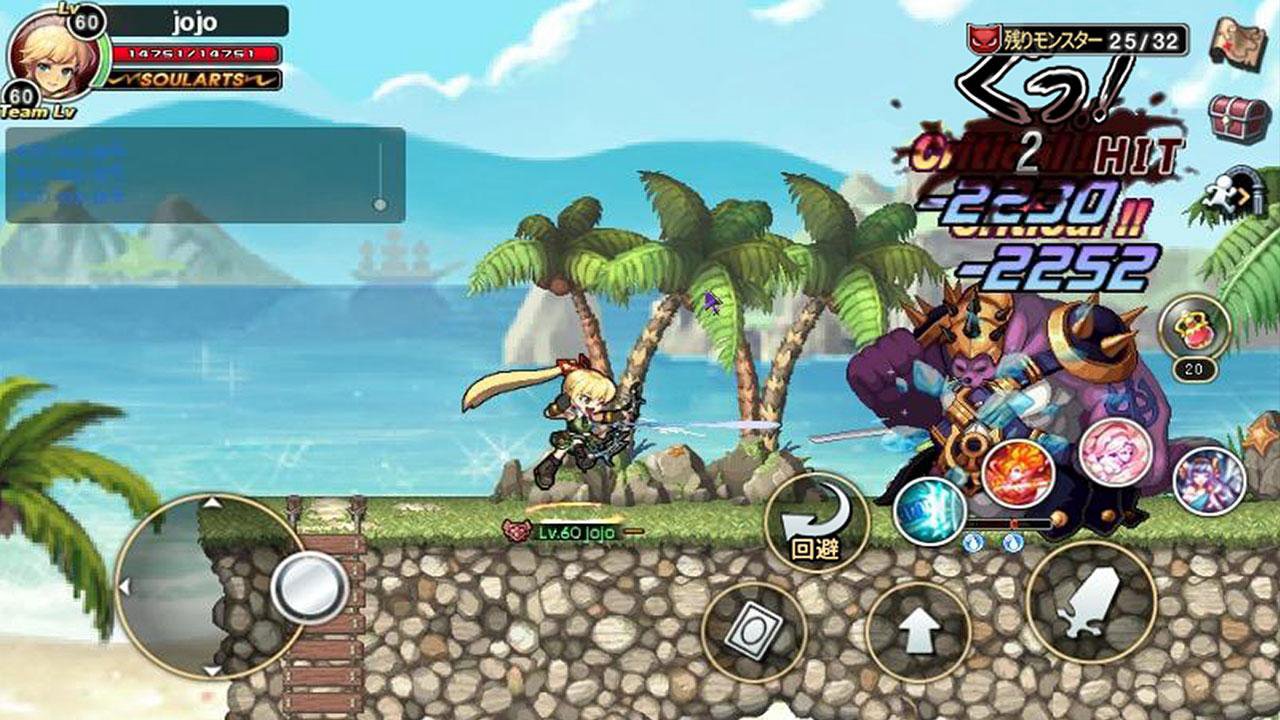Cast the blue ice skill
The image size is (1280, 720).
pyautogui.click(x=929, y=508)
